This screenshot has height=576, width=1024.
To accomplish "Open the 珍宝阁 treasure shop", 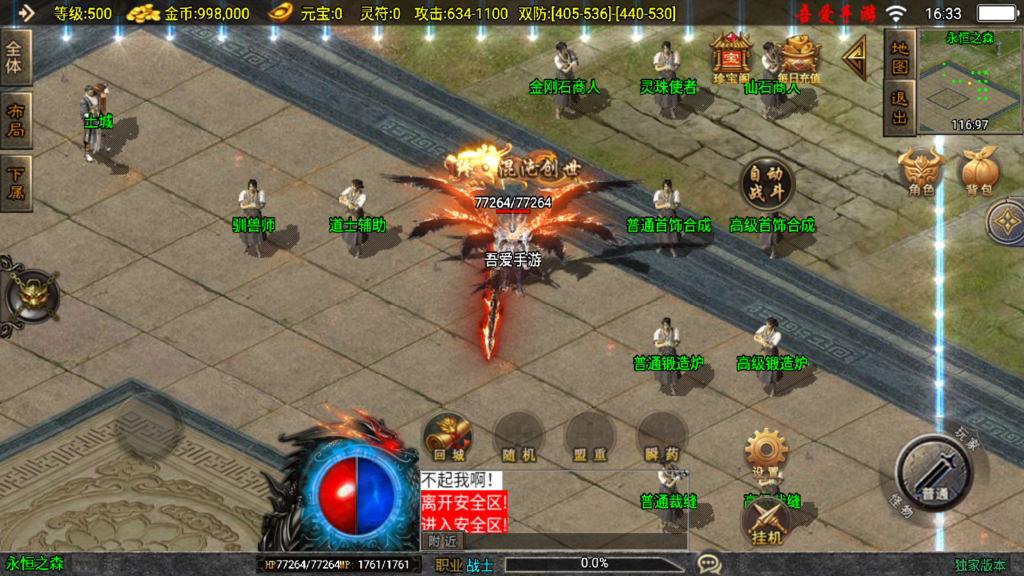I will [731, 57].
